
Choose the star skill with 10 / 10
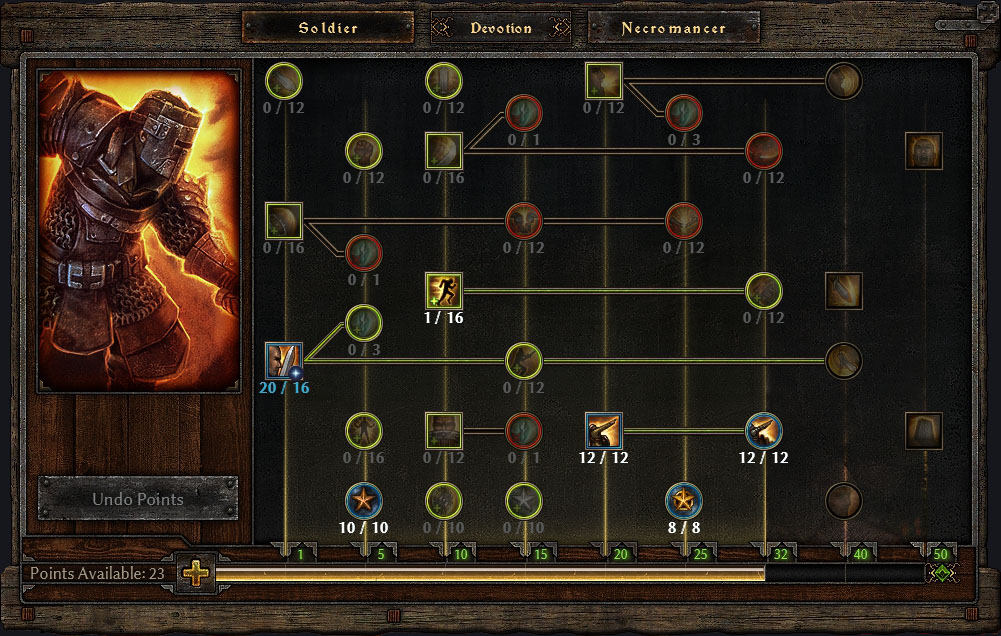point(364,499)
